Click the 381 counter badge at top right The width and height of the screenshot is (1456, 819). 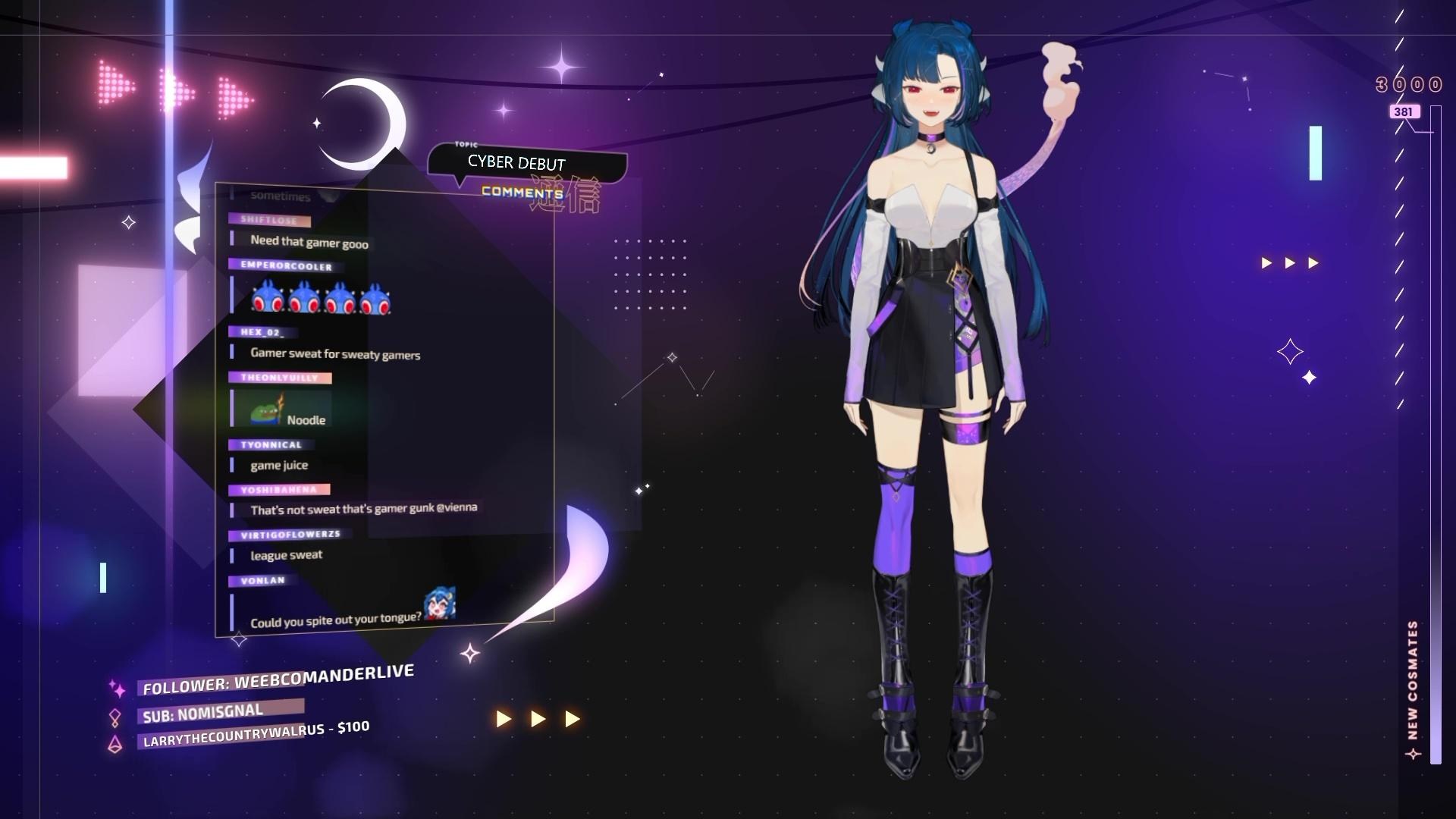pyautogui.click(x=1404, y=111)
